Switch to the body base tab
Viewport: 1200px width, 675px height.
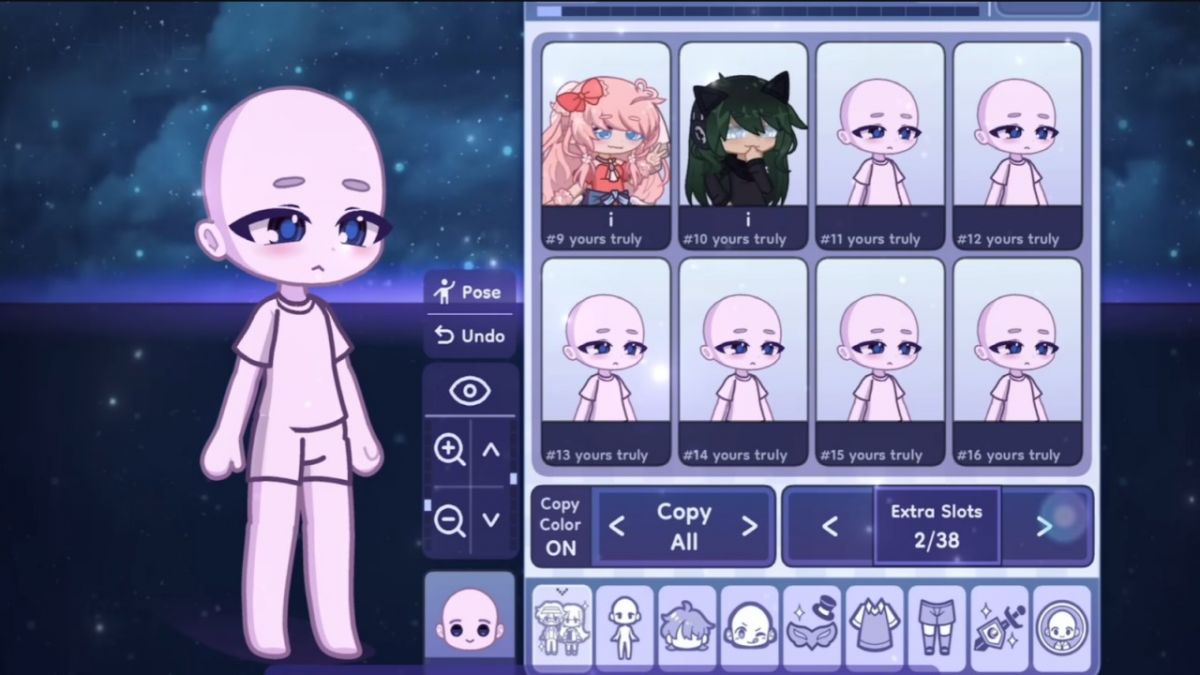click(x=625, y=628)
